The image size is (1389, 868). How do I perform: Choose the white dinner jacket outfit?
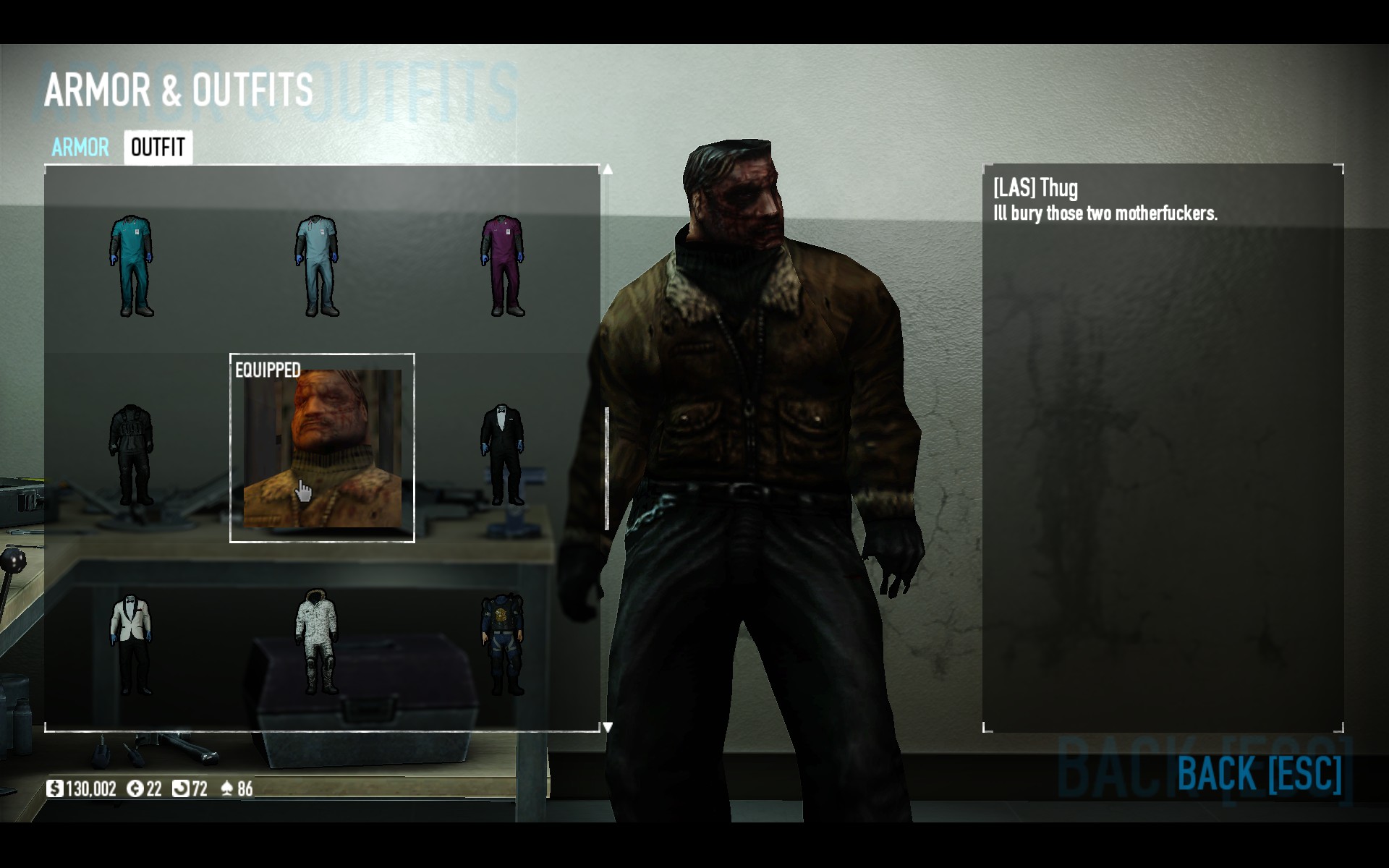(x=132, y=644)
